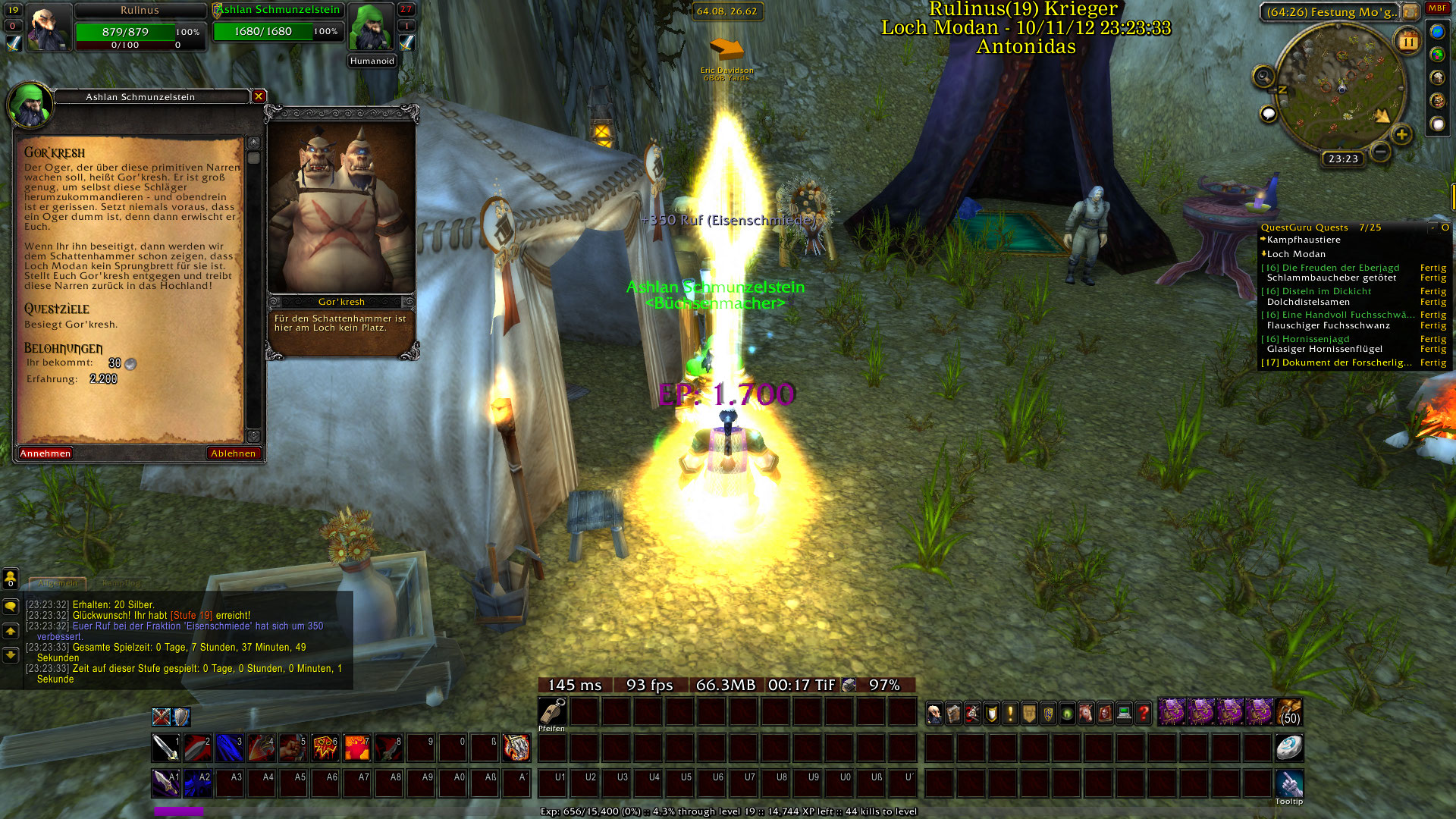
Task: Select the Loch Modan quest tracker header
Action: [x=1296, y=254]
